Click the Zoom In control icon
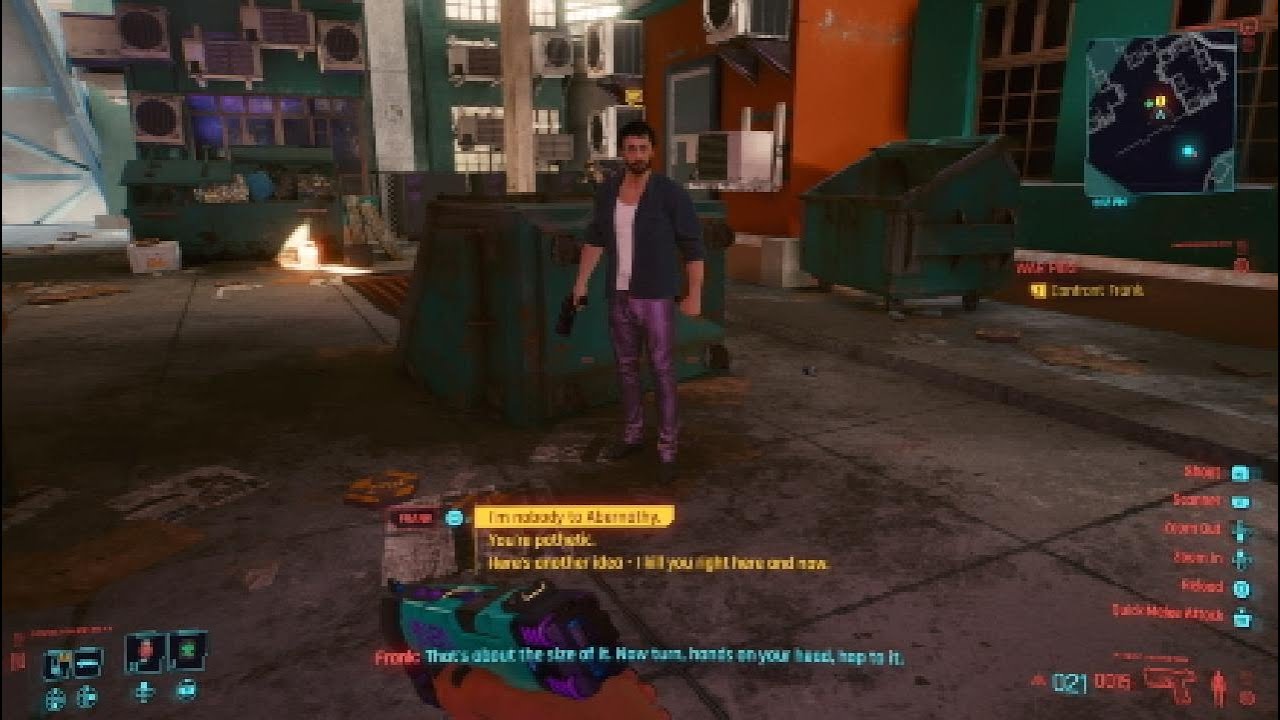Viewport: 1280px width, 720px height. [1239, 560]
